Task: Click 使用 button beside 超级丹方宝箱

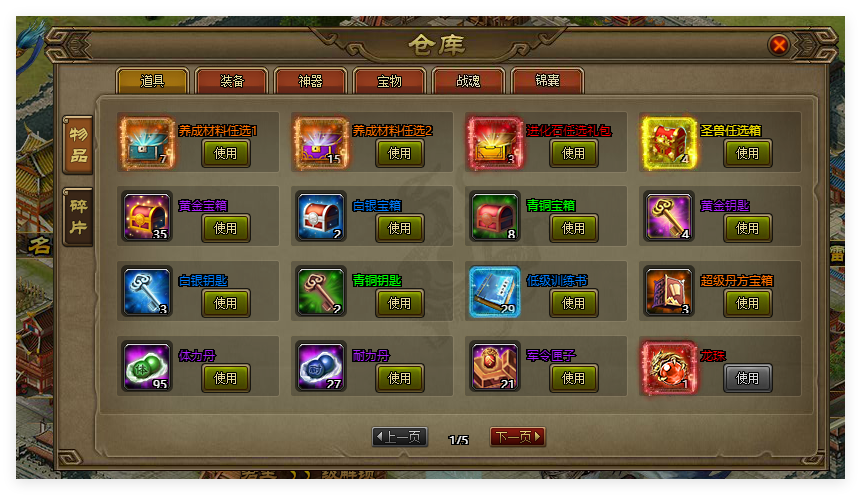Action: 748,303
